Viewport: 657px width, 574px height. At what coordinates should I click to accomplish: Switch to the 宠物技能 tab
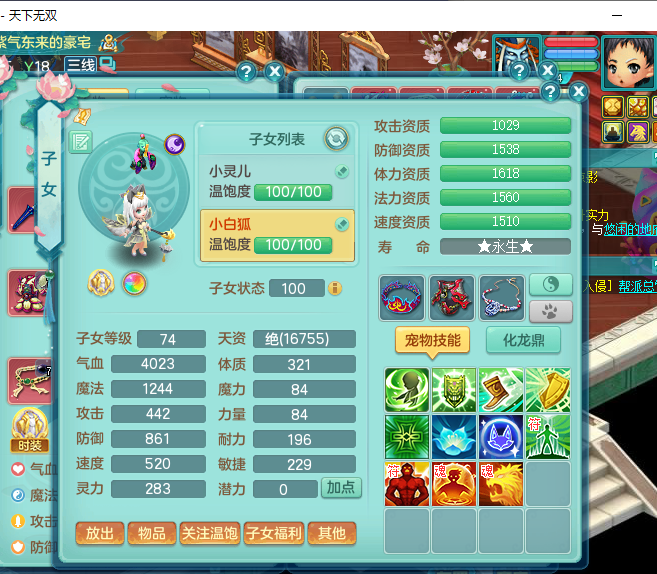tap(433, 340)
